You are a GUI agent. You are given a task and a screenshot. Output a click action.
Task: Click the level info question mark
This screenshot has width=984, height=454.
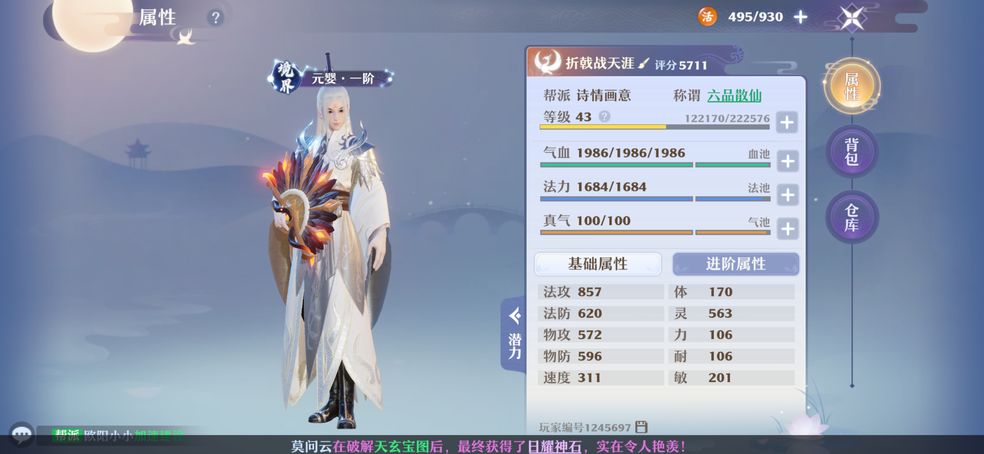pyautogui.click(x=604, y=117)
